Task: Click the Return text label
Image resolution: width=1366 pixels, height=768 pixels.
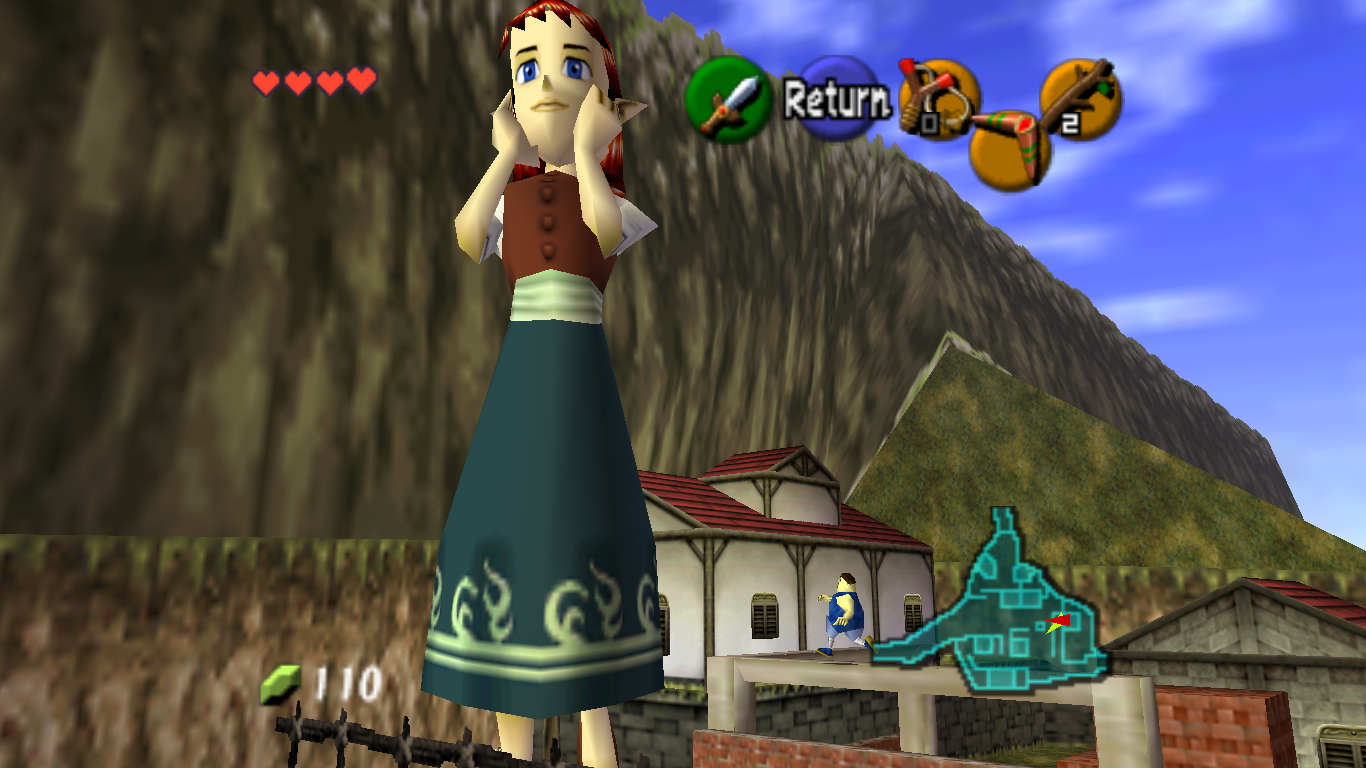Action: pos(836,100)
